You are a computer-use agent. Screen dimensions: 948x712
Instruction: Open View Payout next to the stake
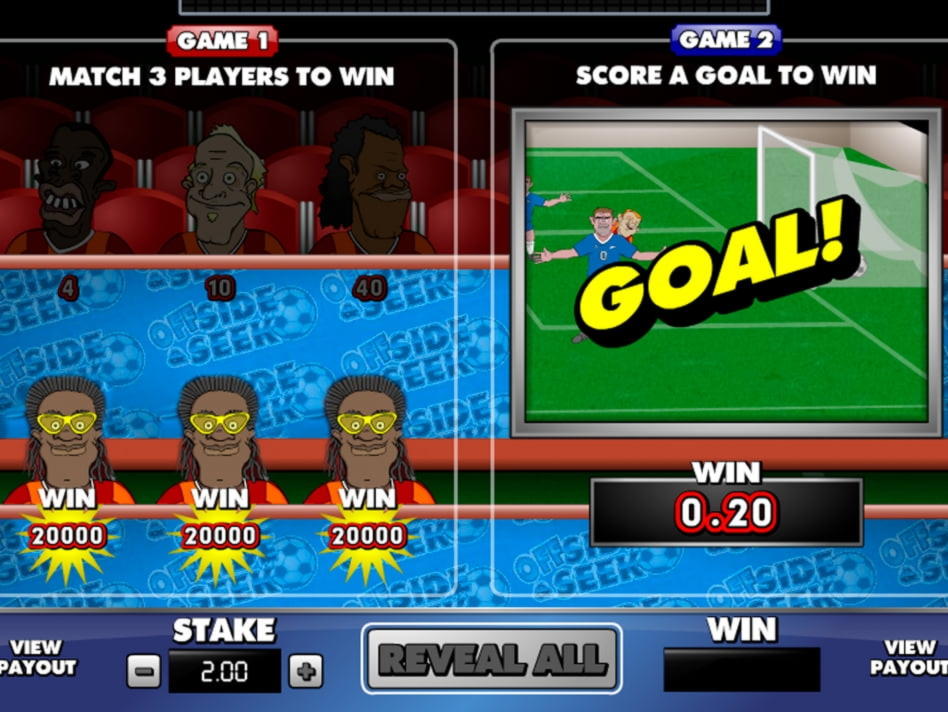(37, 658)
